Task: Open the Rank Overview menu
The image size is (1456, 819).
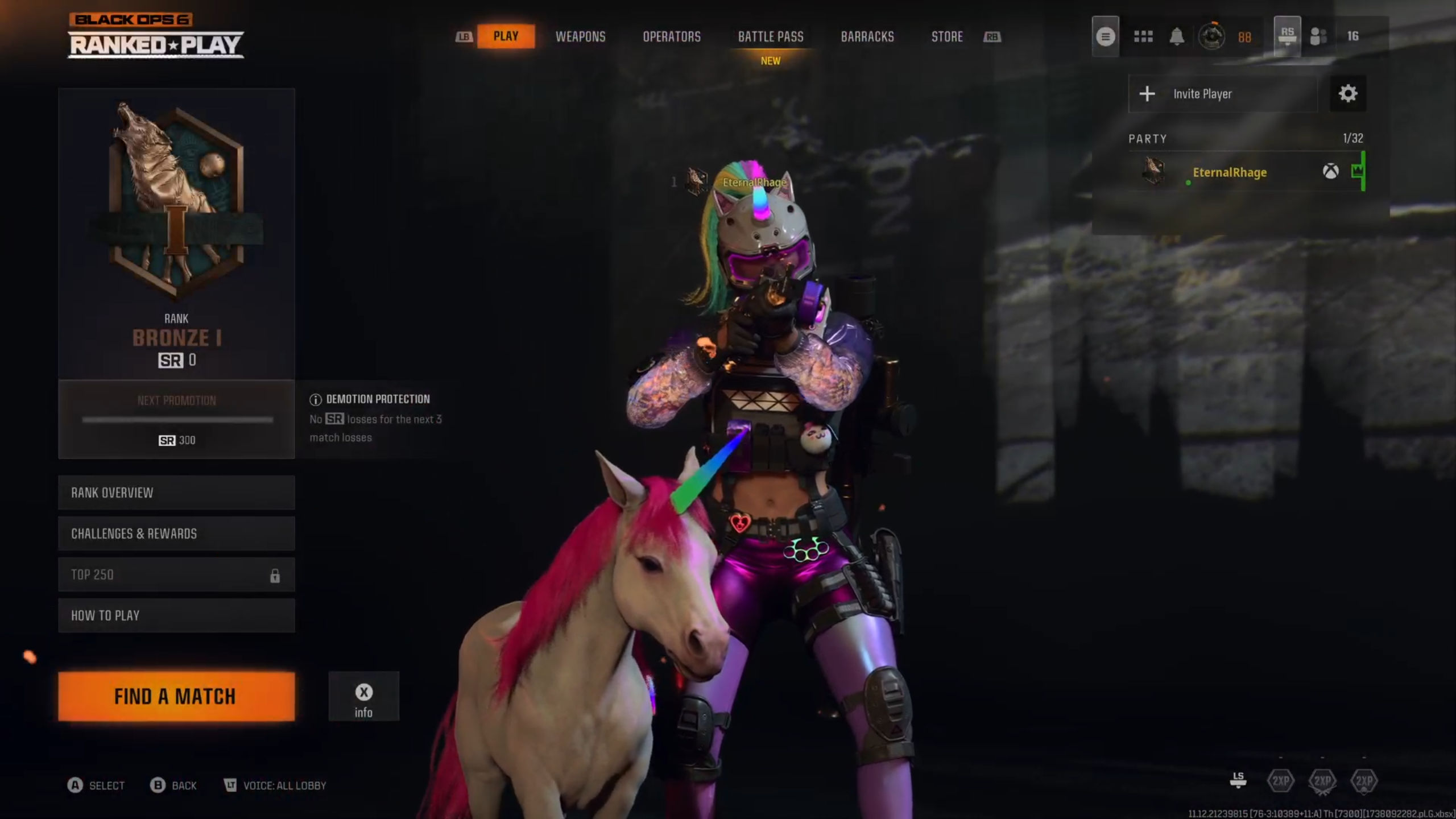Action: click(x=176, y=493)
